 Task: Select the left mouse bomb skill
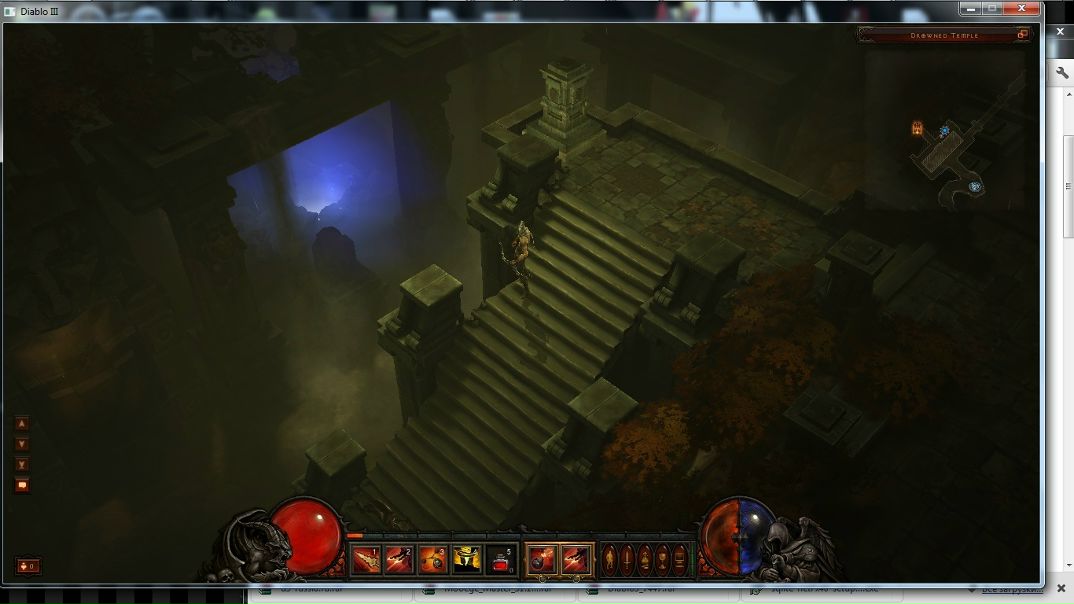pyautogui.click(x=541, y=560)
